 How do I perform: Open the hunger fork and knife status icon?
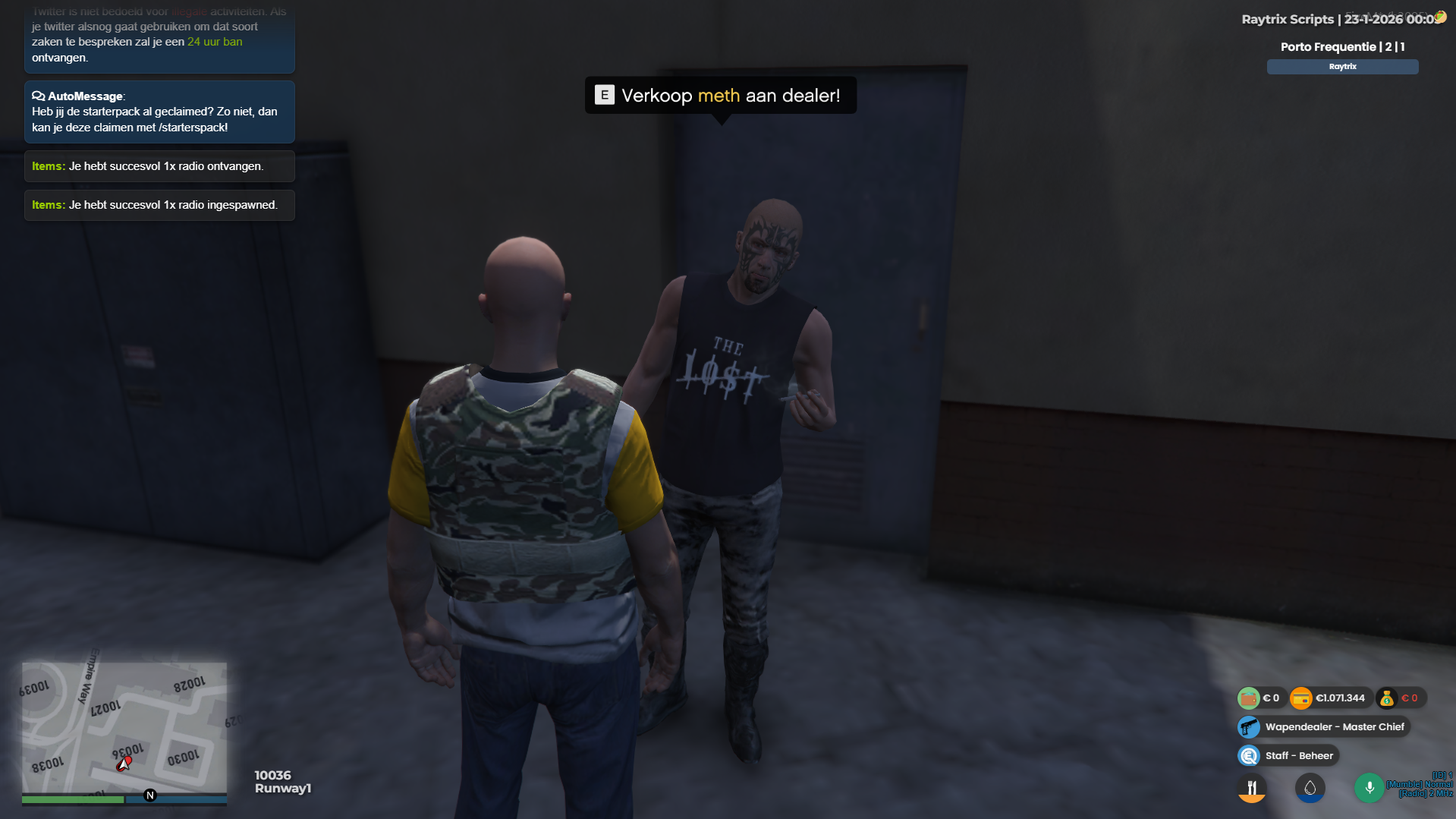(1251, 788)
